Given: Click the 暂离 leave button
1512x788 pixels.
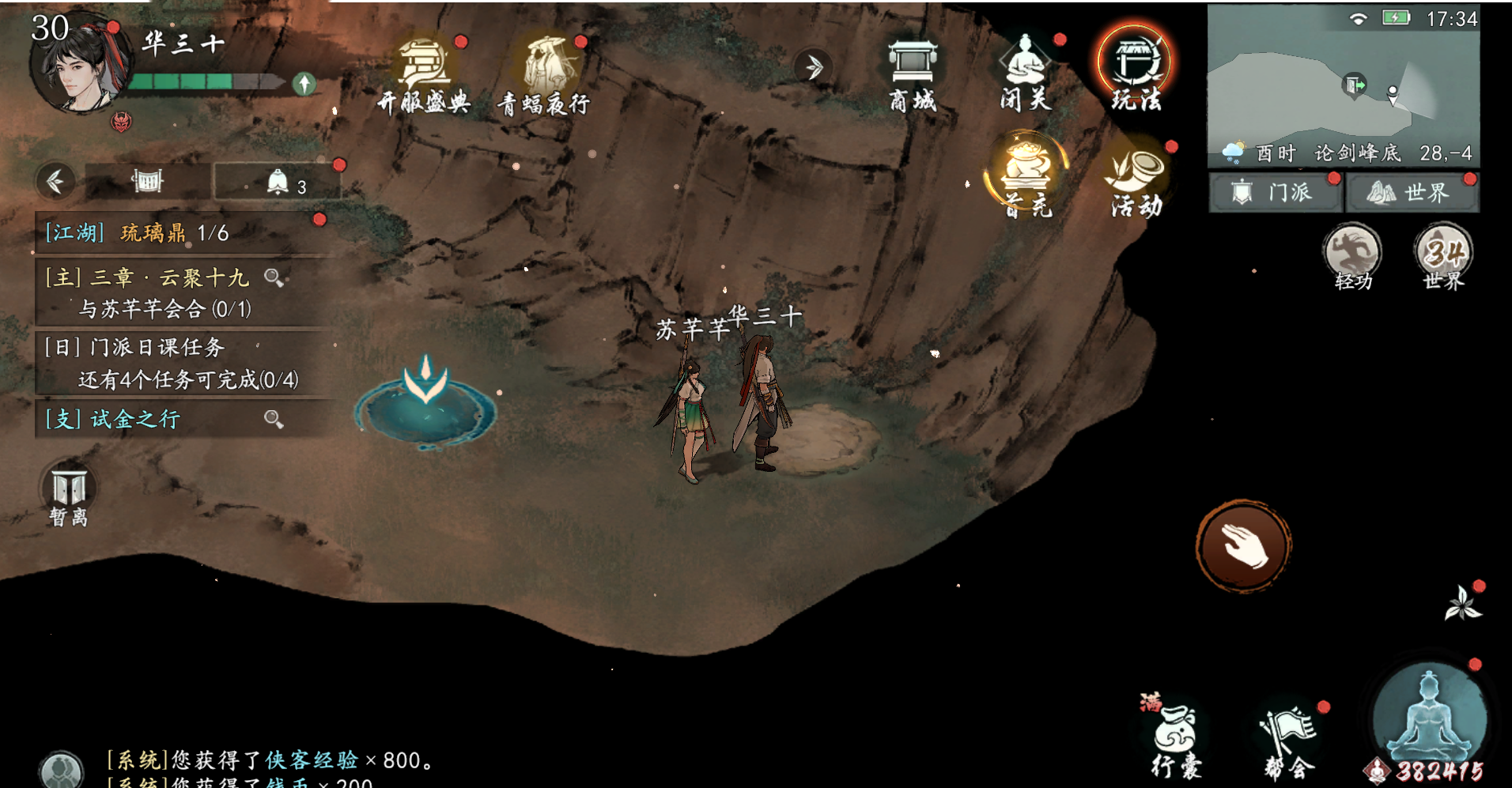Looking at the screenshot, I should 69,496.
